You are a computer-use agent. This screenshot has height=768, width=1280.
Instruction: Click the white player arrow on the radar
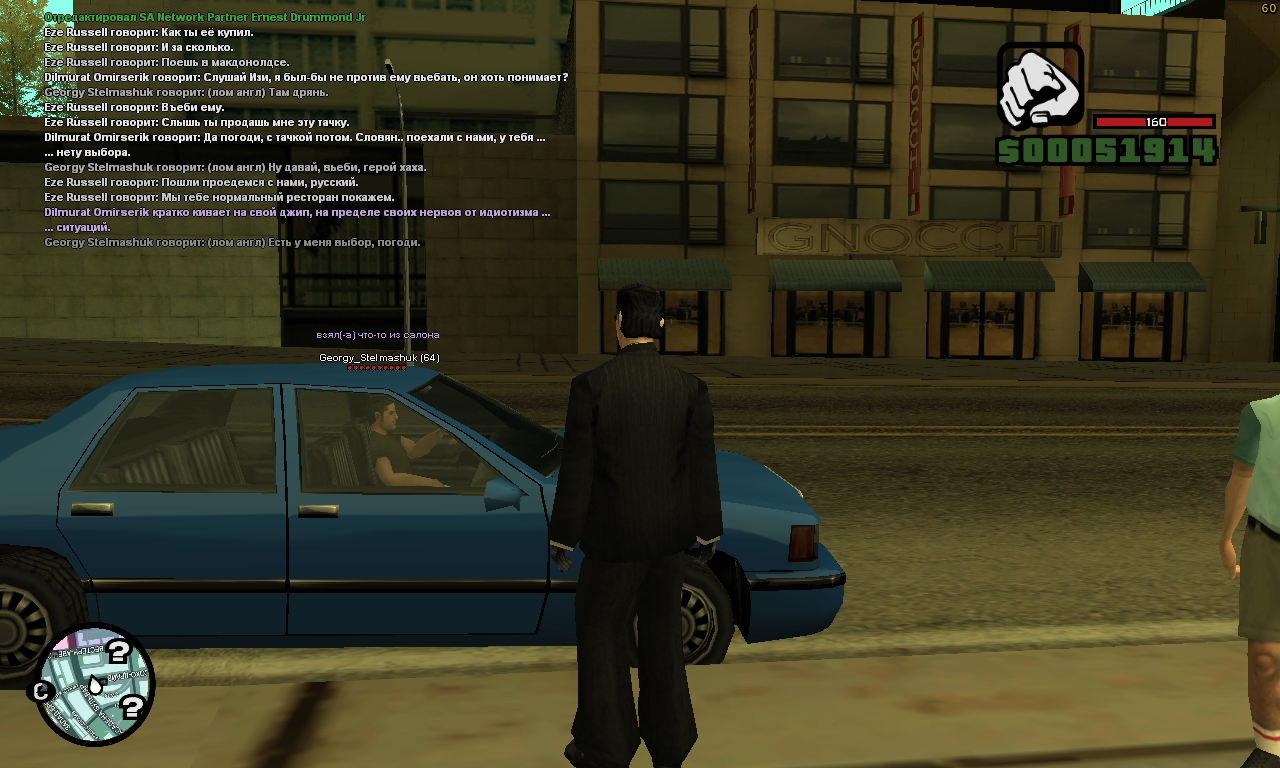[93, 685]
